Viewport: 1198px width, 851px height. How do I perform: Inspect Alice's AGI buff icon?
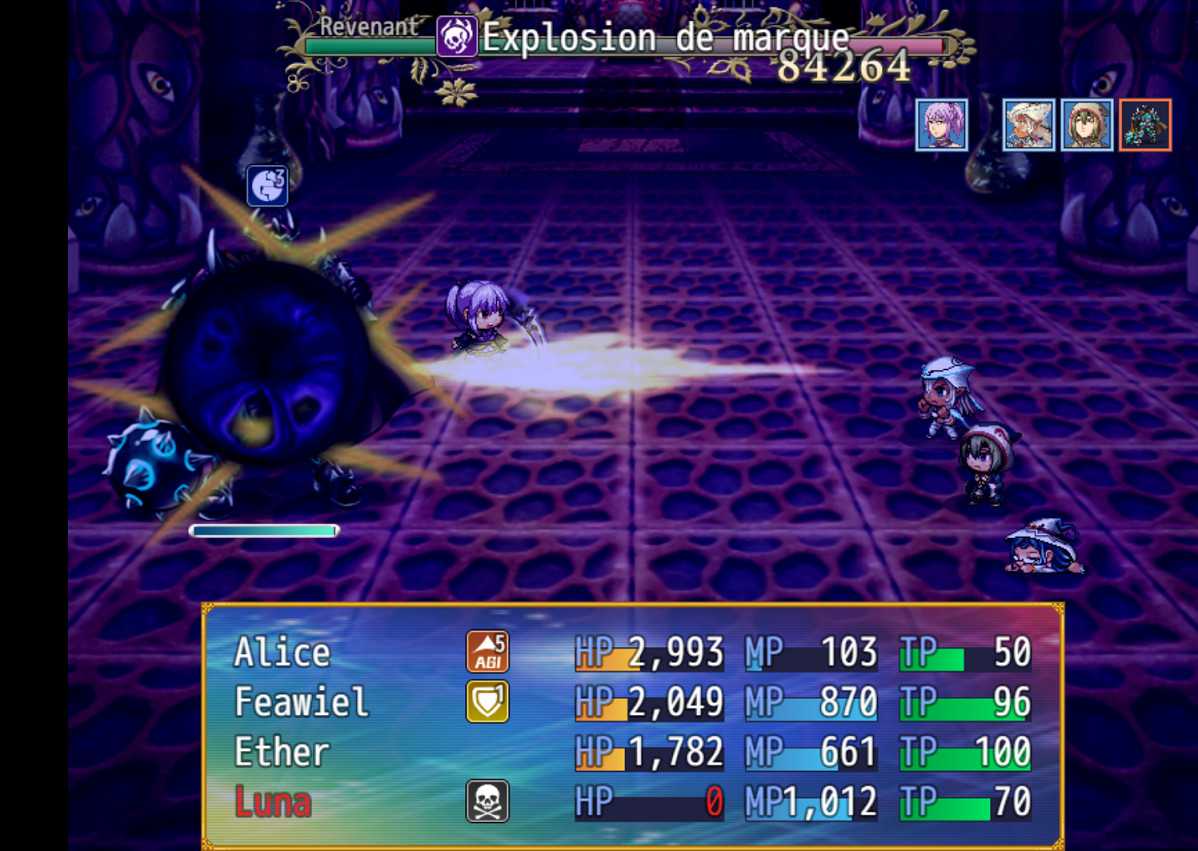487,652
